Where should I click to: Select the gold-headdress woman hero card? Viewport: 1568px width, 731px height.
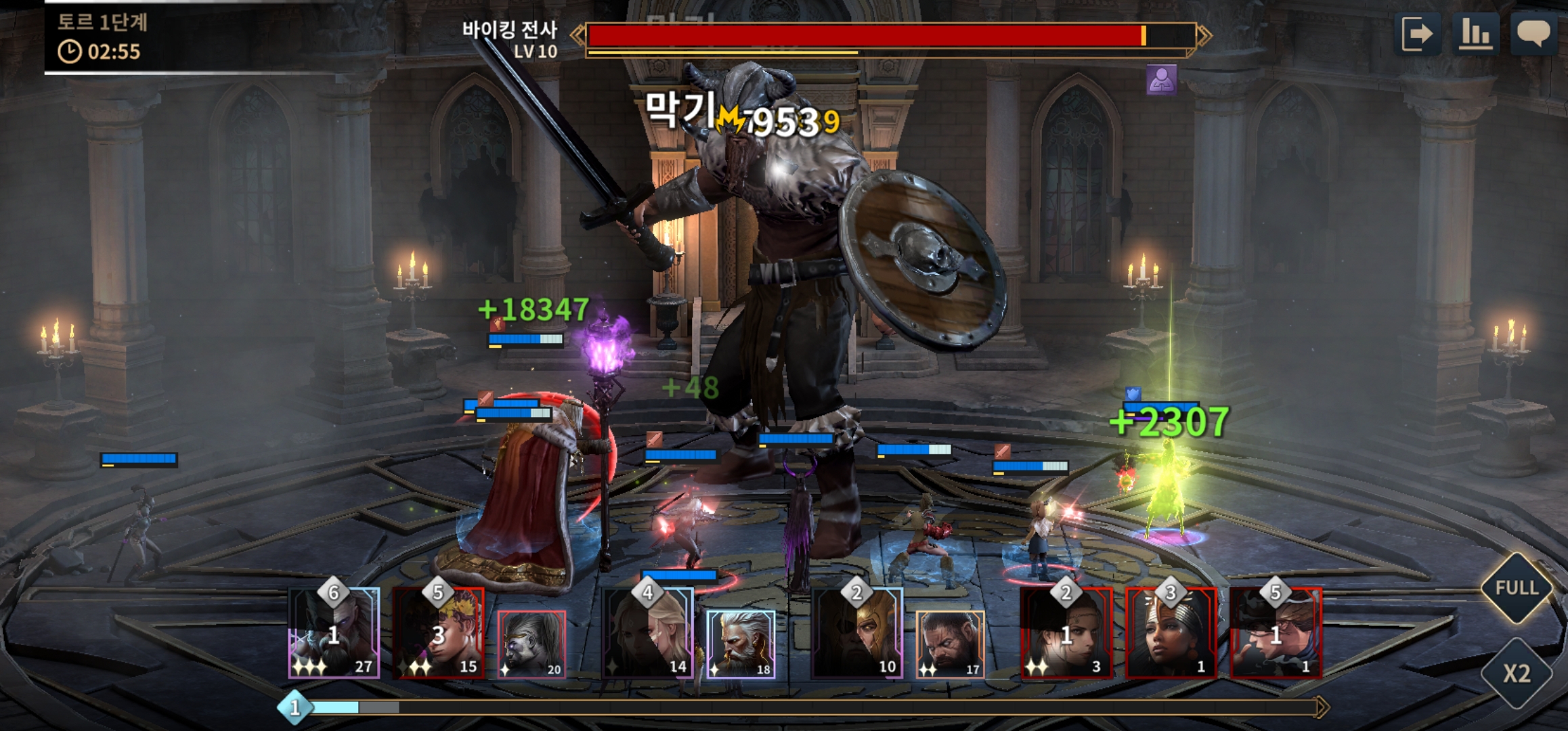click(1171, 633)
